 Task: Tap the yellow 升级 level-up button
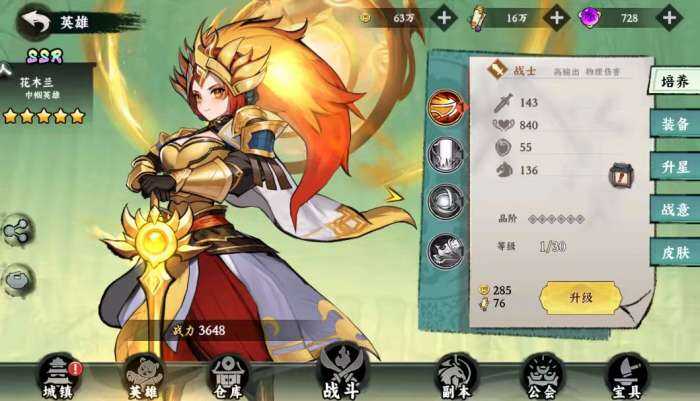(x=580, y=297)
